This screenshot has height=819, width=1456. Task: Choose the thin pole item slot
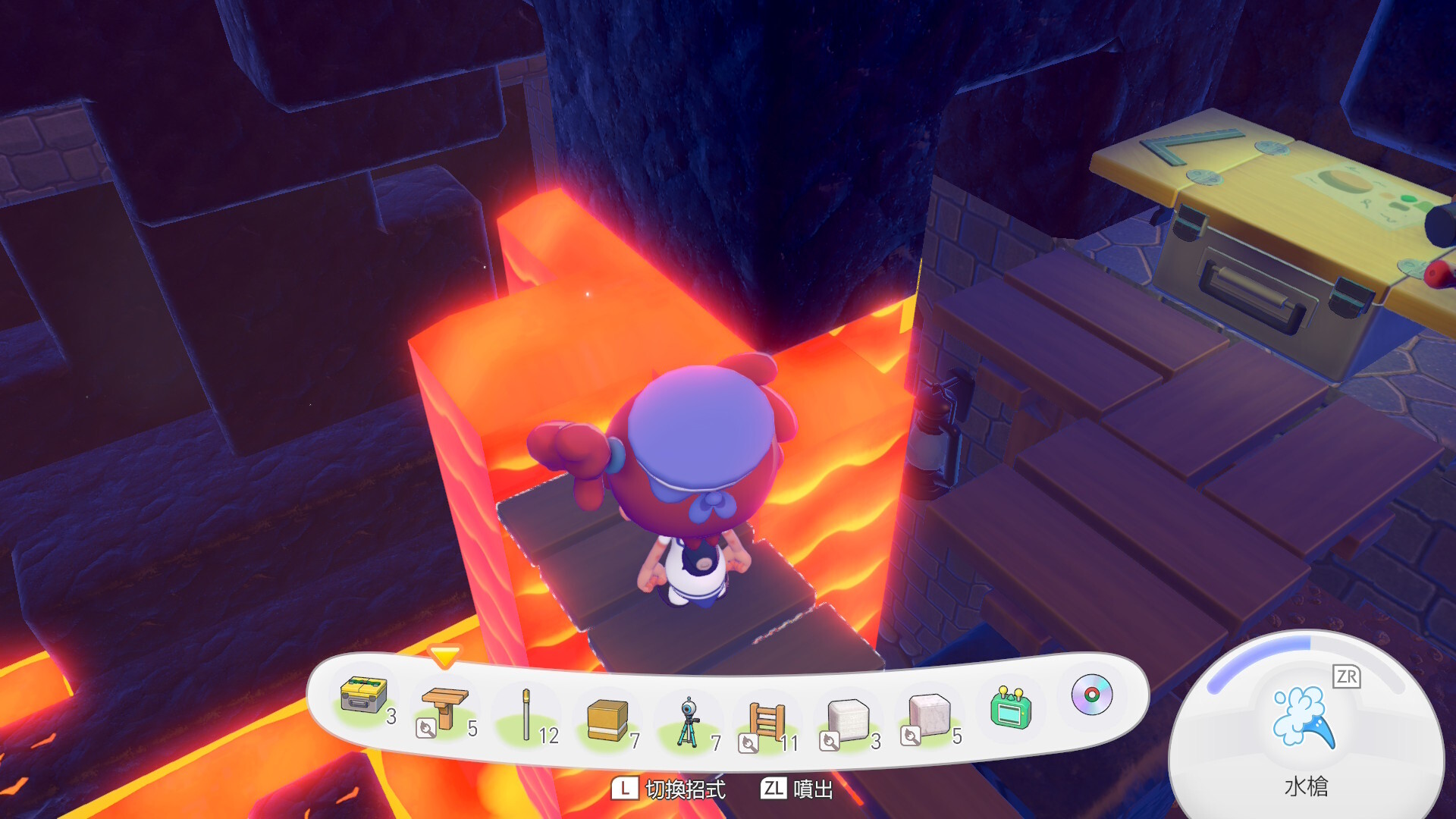click(526, 714)
